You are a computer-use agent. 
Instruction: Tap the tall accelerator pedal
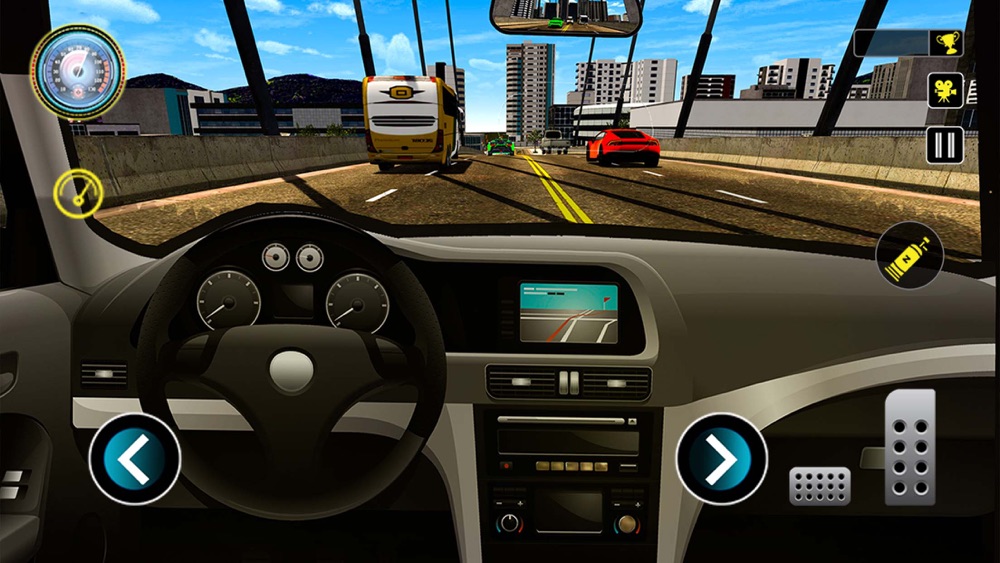coord(910,446)
